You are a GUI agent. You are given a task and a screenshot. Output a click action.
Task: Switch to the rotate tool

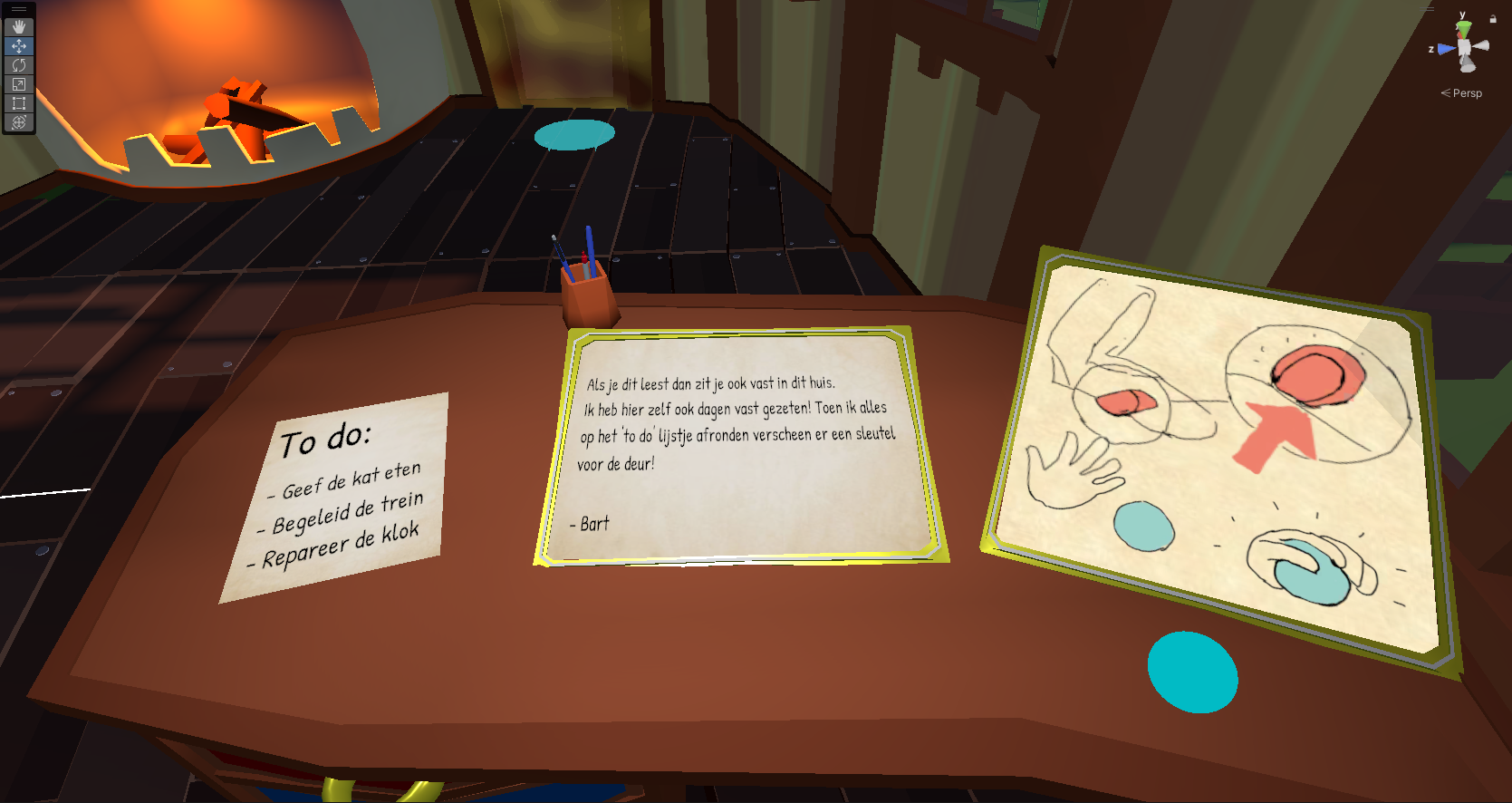(19, 65)
